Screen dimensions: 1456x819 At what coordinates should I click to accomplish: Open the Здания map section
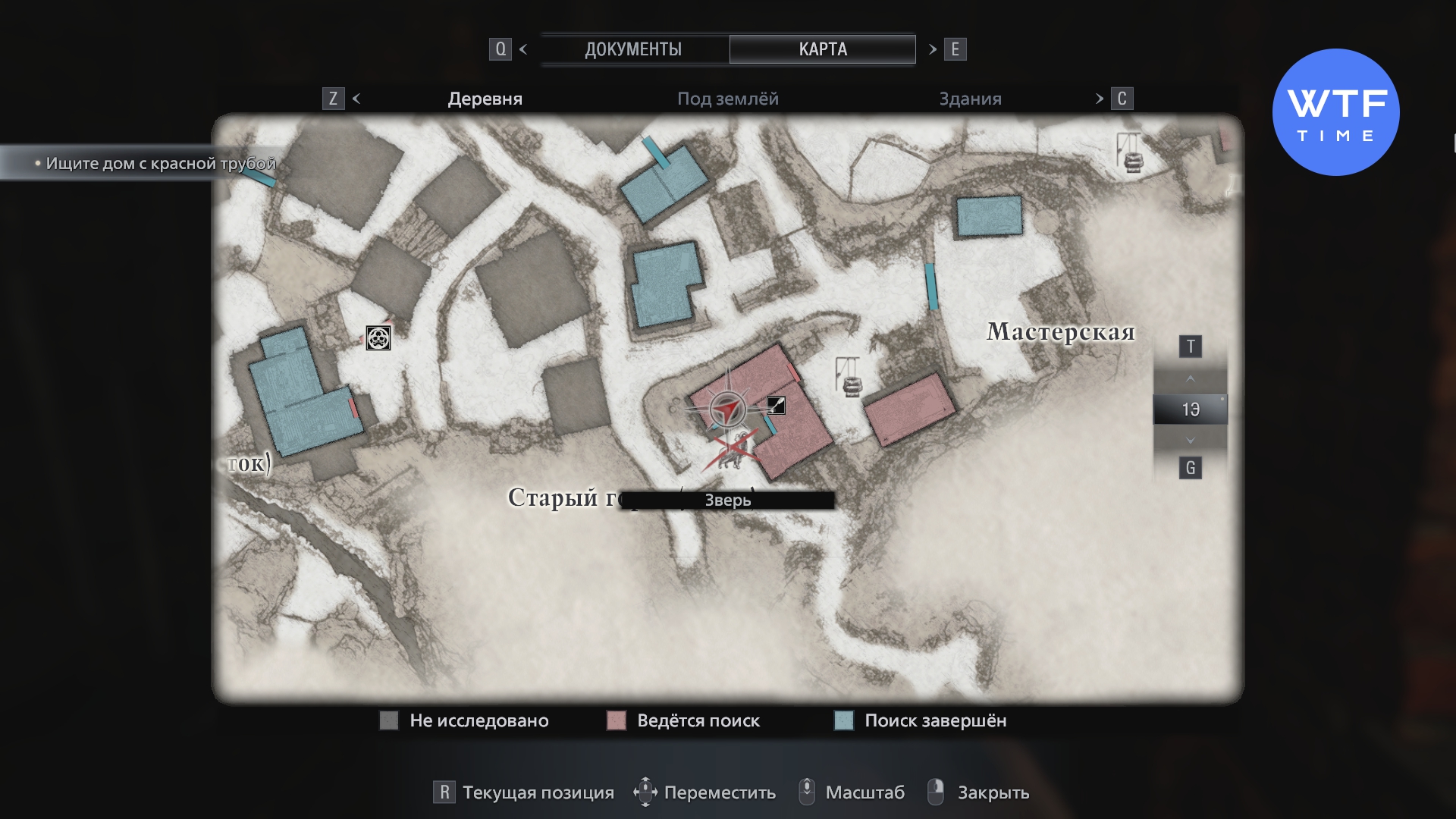970,99
